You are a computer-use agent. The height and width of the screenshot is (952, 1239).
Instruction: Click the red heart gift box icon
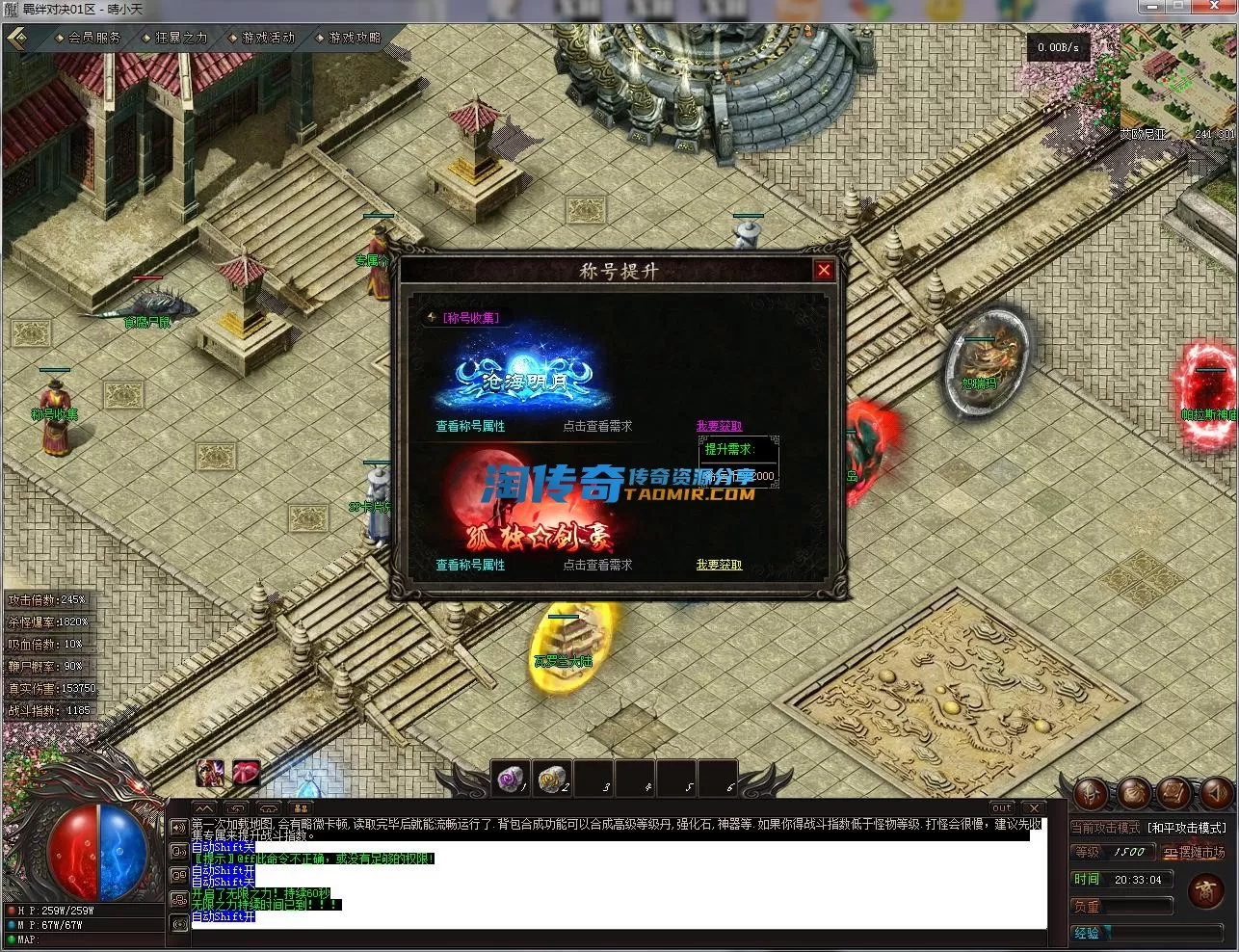pos(247,772)
